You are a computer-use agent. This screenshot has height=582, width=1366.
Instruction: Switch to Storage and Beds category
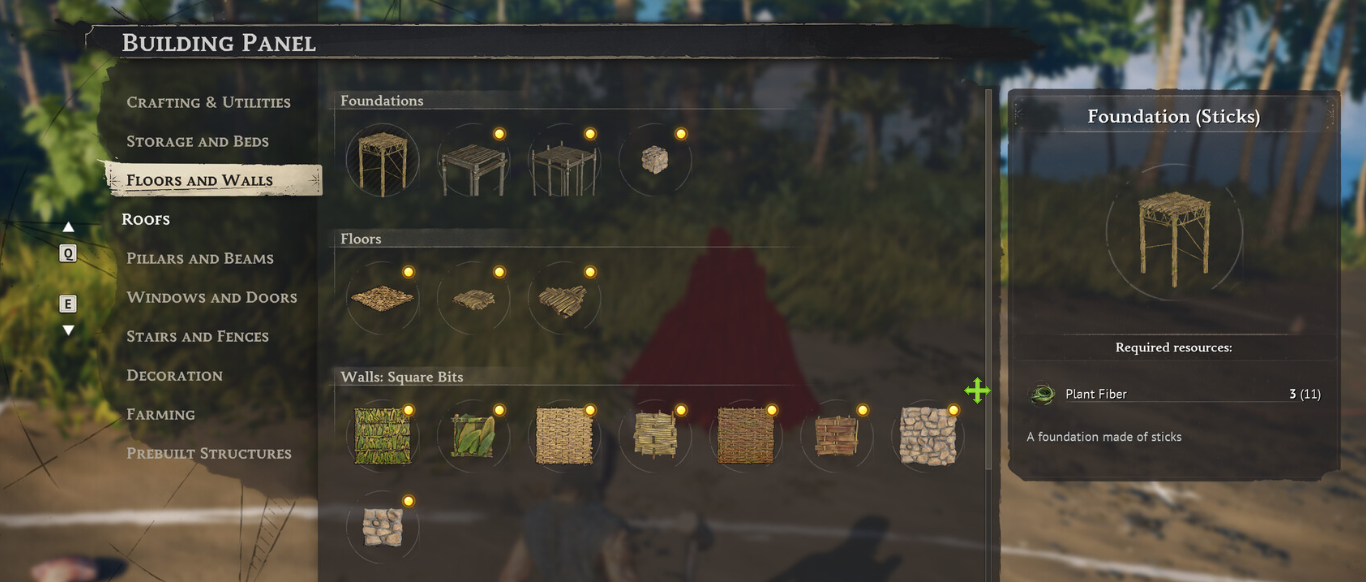tap(197, 141)
